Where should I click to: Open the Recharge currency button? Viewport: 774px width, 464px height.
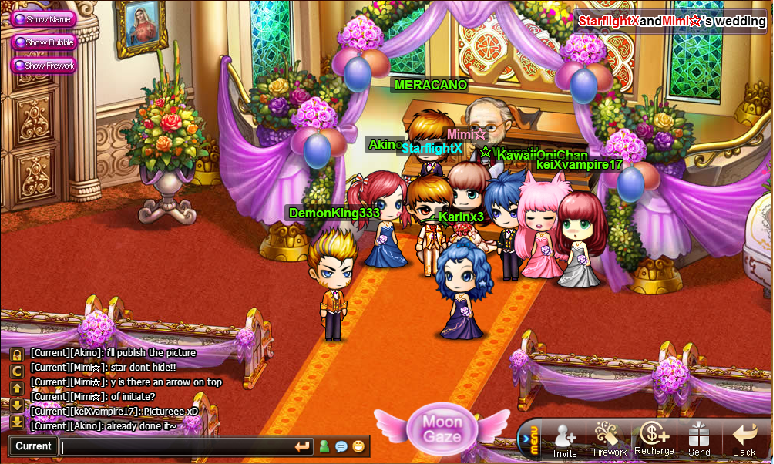coord(655,440)
